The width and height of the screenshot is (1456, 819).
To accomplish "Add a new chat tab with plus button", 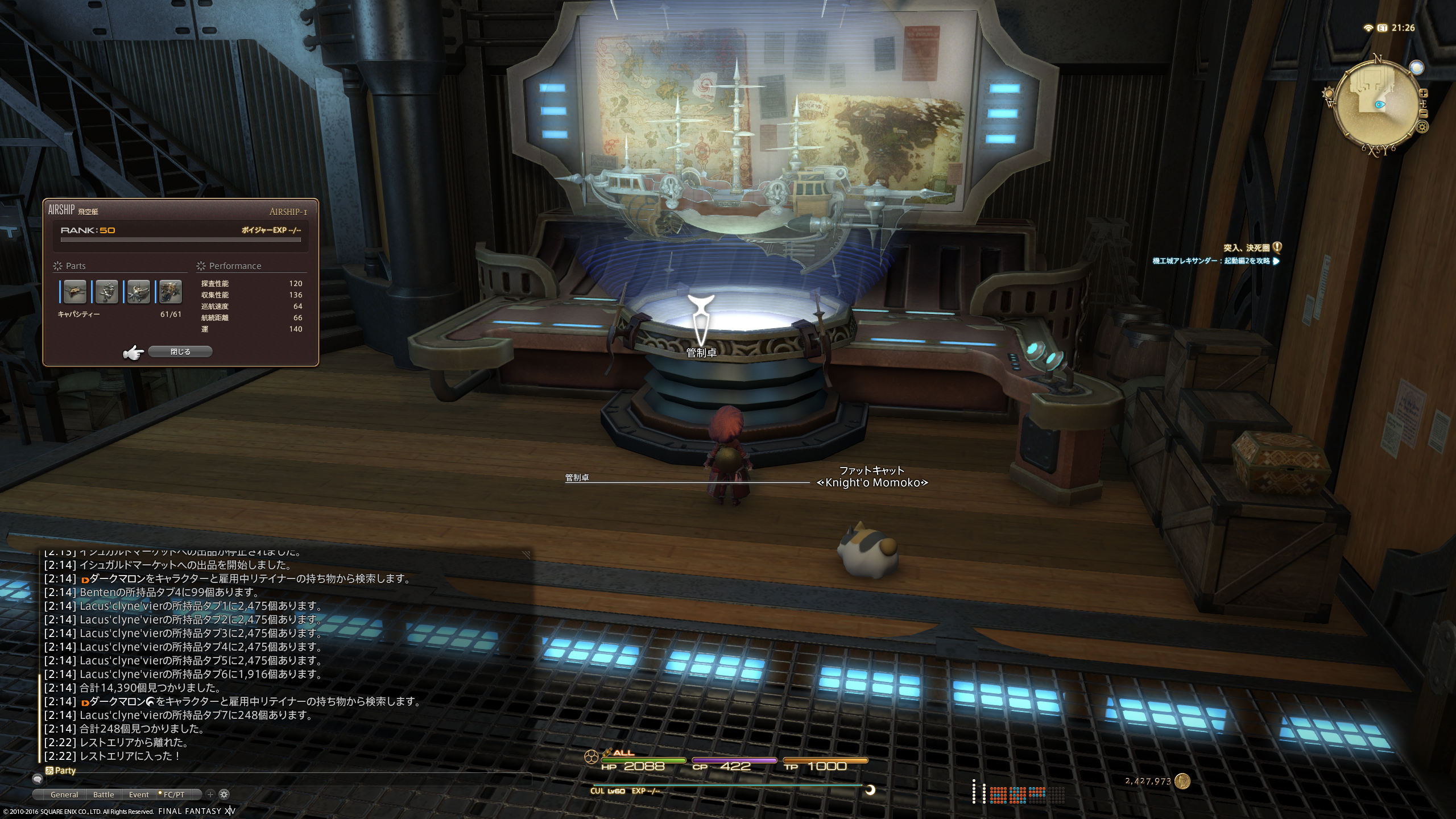I will (210, 795).
